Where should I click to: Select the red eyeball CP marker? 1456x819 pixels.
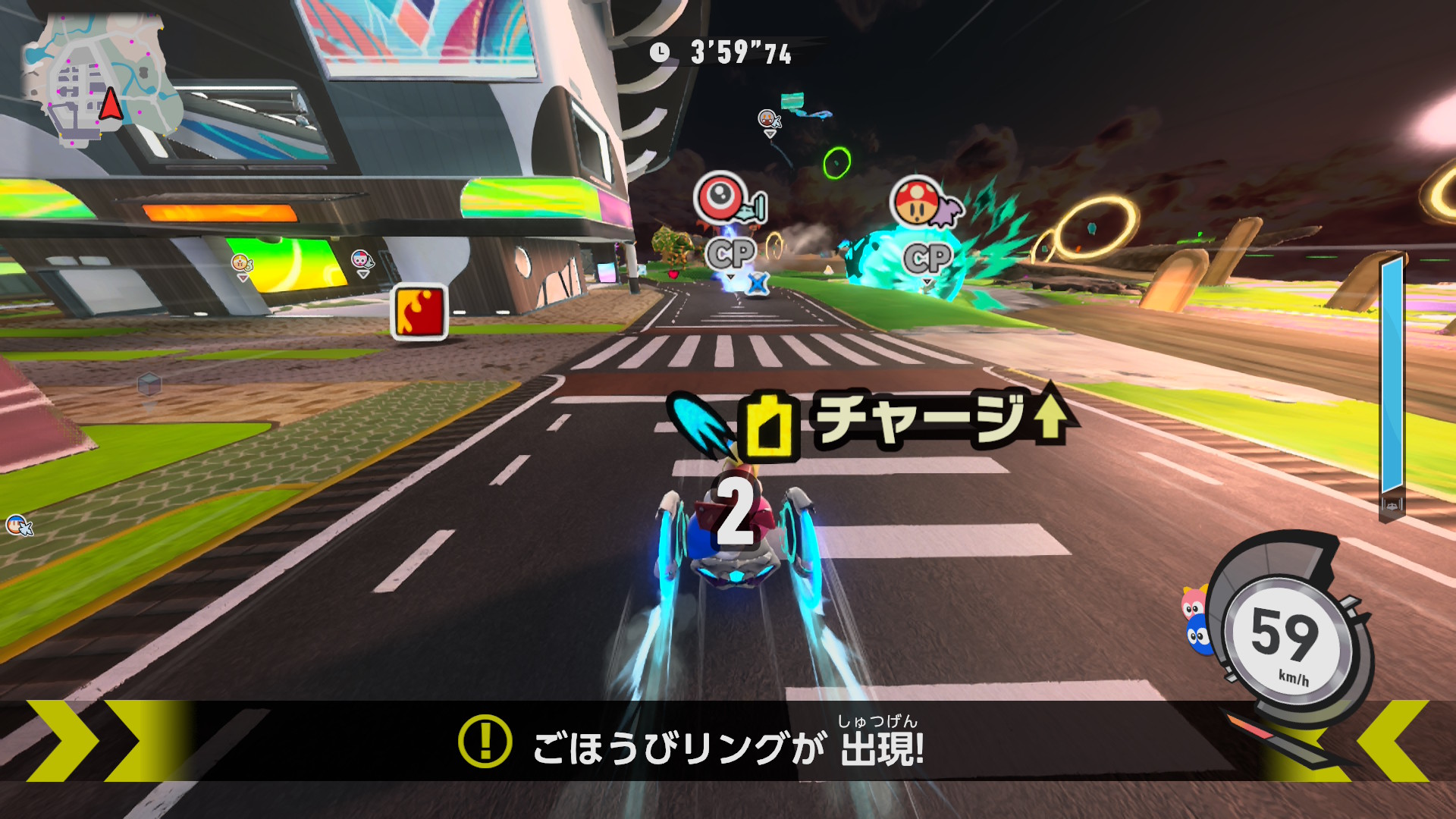(722, 197)
